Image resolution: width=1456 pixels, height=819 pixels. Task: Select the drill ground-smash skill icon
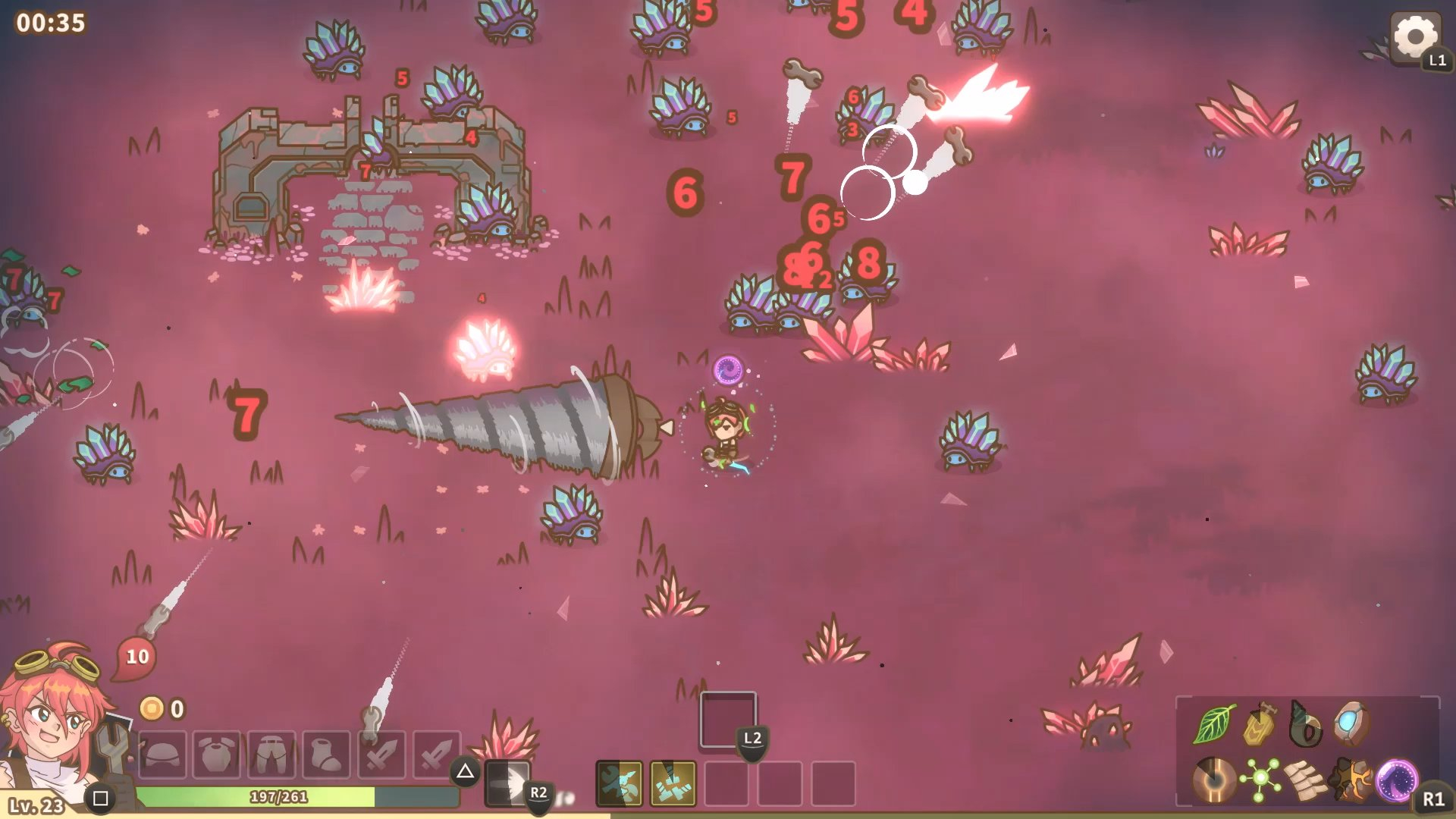click(673, 783)
